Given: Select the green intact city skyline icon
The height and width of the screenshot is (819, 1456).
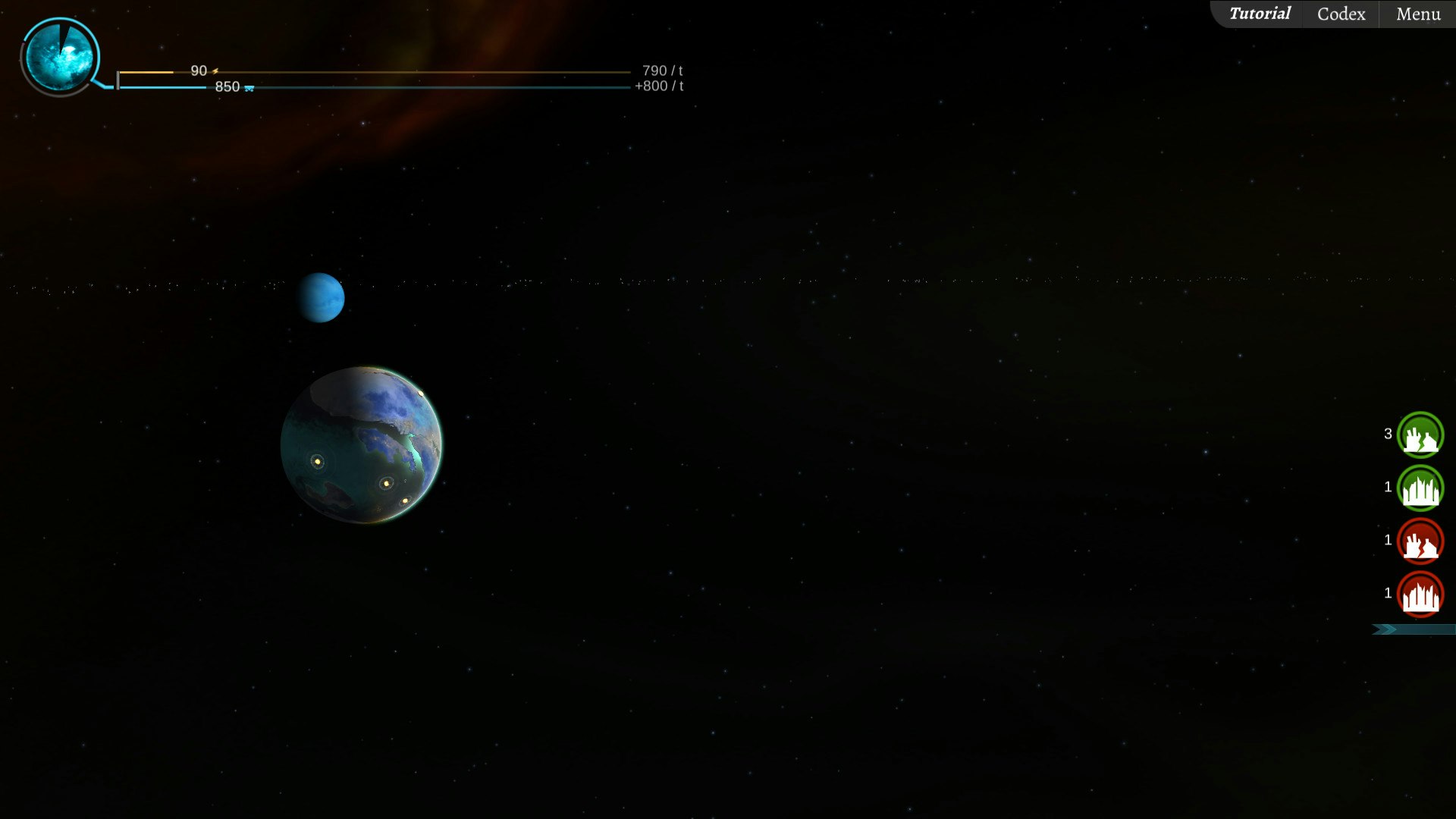Looking at the screenshot, I should pyautogui.click(x=1420, y=488).
